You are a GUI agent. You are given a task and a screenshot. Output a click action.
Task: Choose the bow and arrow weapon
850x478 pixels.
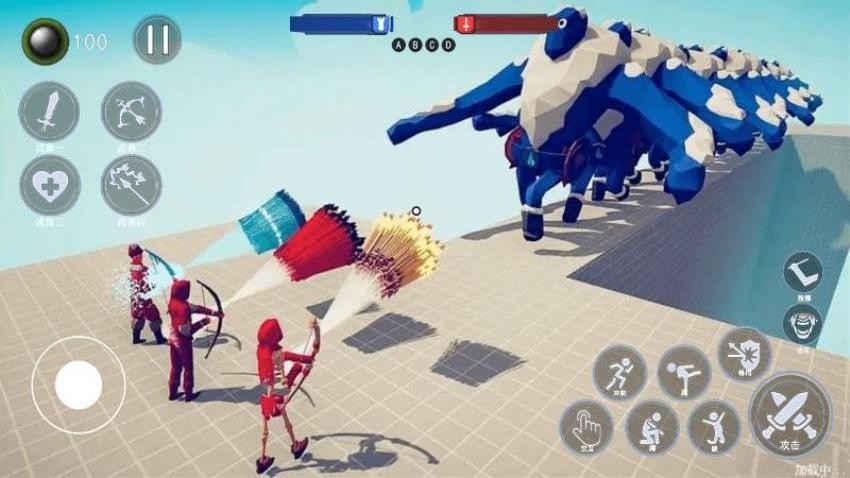click(131, 110)
